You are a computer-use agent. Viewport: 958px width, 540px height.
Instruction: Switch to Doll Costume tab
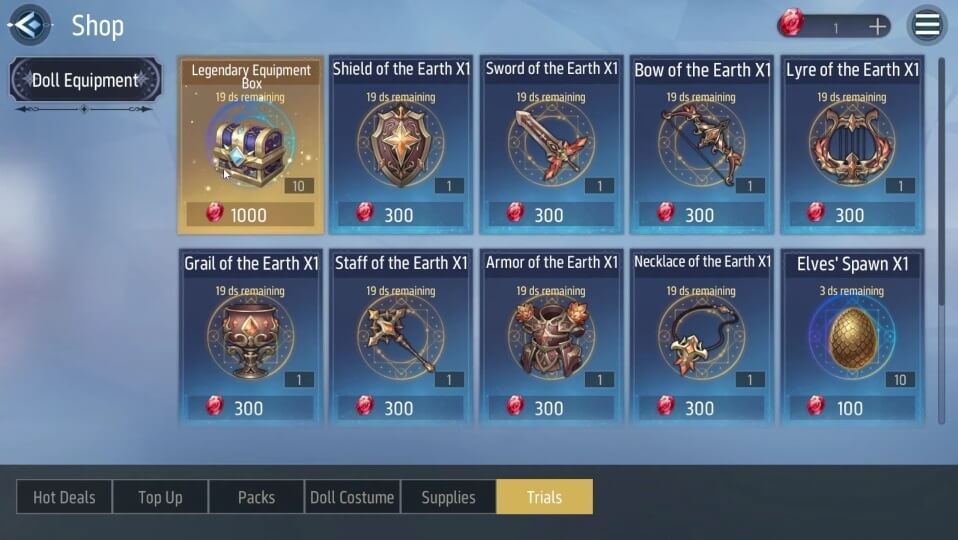352,497
